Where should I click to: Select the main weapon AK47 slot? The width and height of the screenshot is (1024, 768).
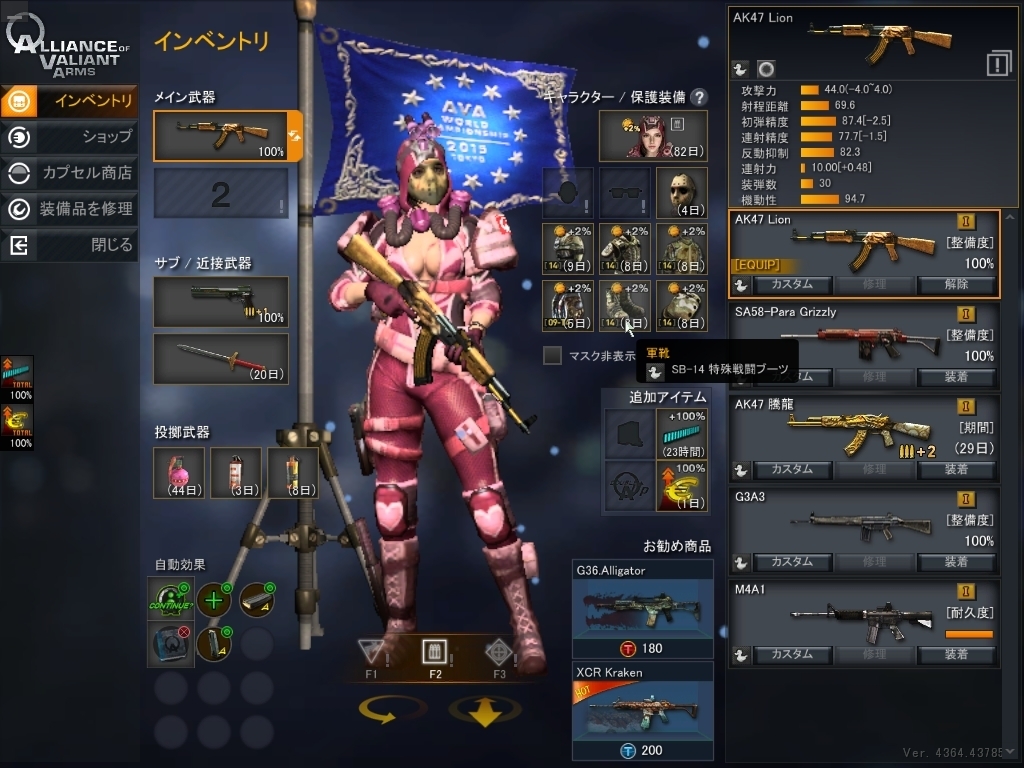[x=220, y=135]
